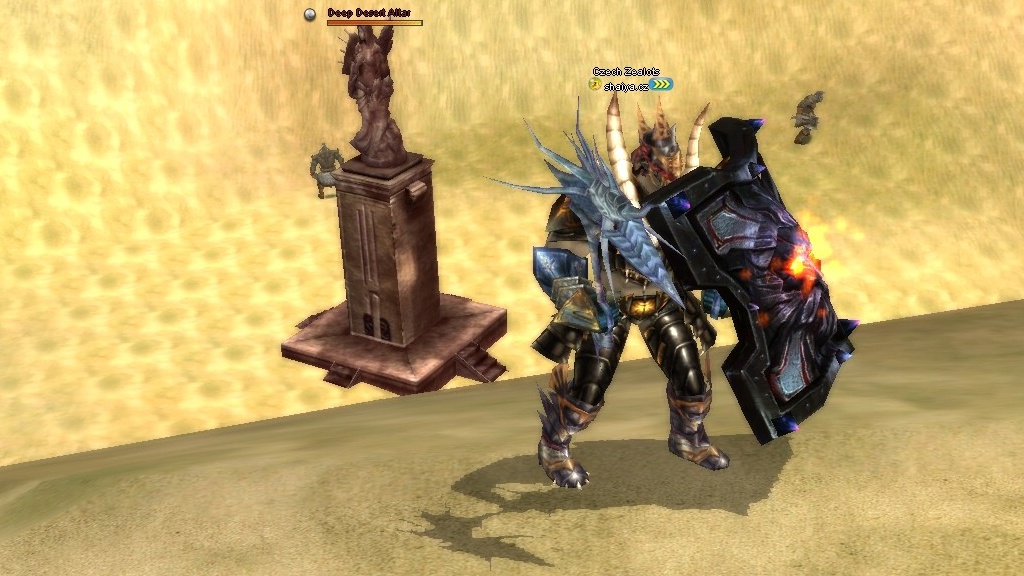Click the yellow chevron badge by shaiya.cz
This screenshot has width=1024, height=576.
[662, 85]
